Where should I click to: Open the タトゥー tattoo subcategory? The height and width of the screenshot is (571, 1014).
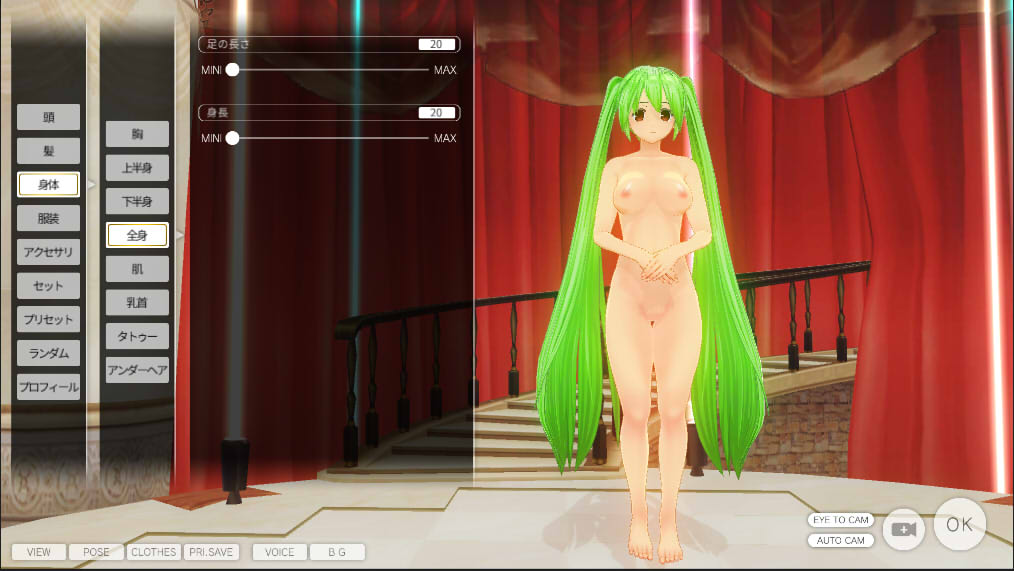tap(137, 336)
